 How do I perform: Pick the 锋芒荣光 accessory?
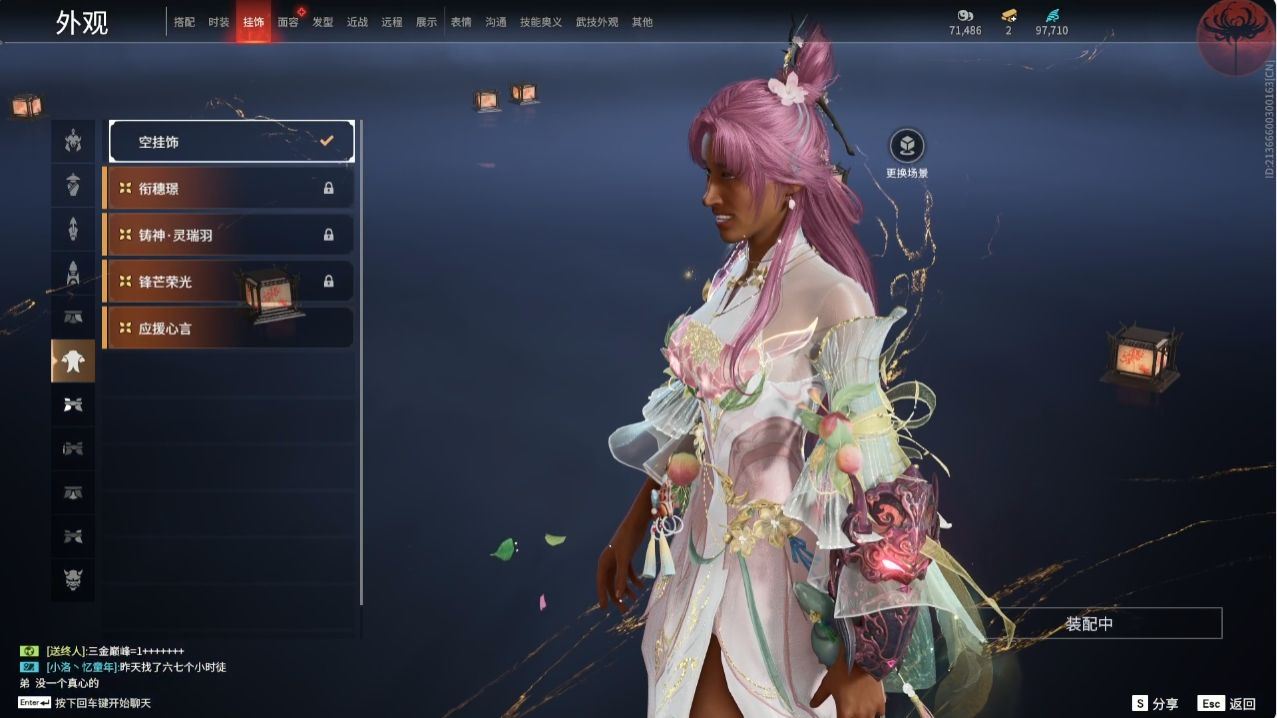point(229,281)
